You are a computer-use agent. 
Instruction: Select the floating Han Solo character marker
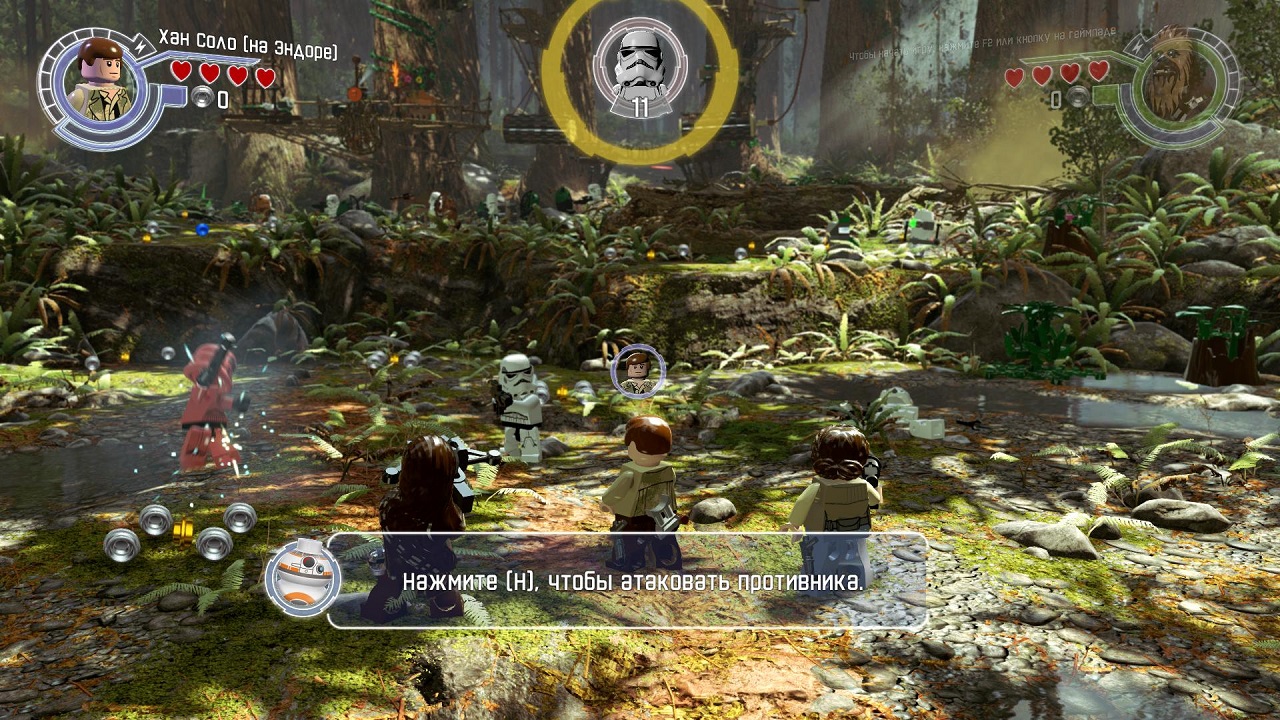tap(638, 371)
